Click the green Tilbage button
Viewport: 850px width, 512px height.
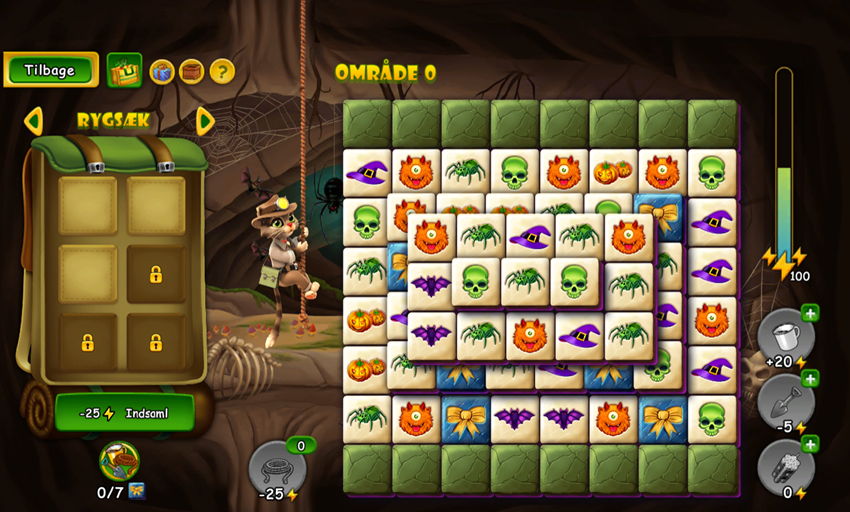pyautogui.click(x=51, y=70)
